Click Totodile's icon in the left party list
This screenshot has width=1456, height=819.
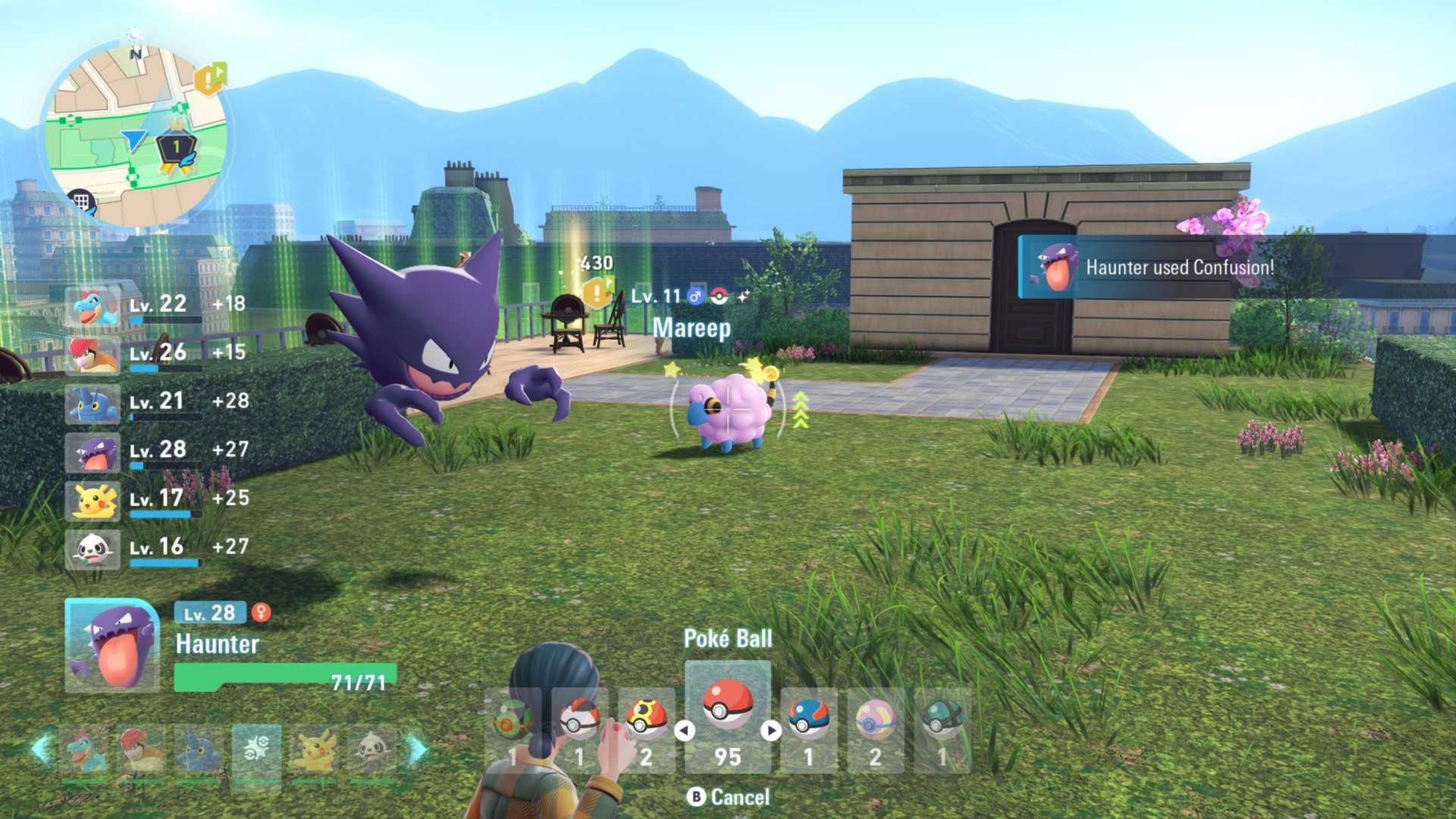pyautogui.click(x=93, y=307)
